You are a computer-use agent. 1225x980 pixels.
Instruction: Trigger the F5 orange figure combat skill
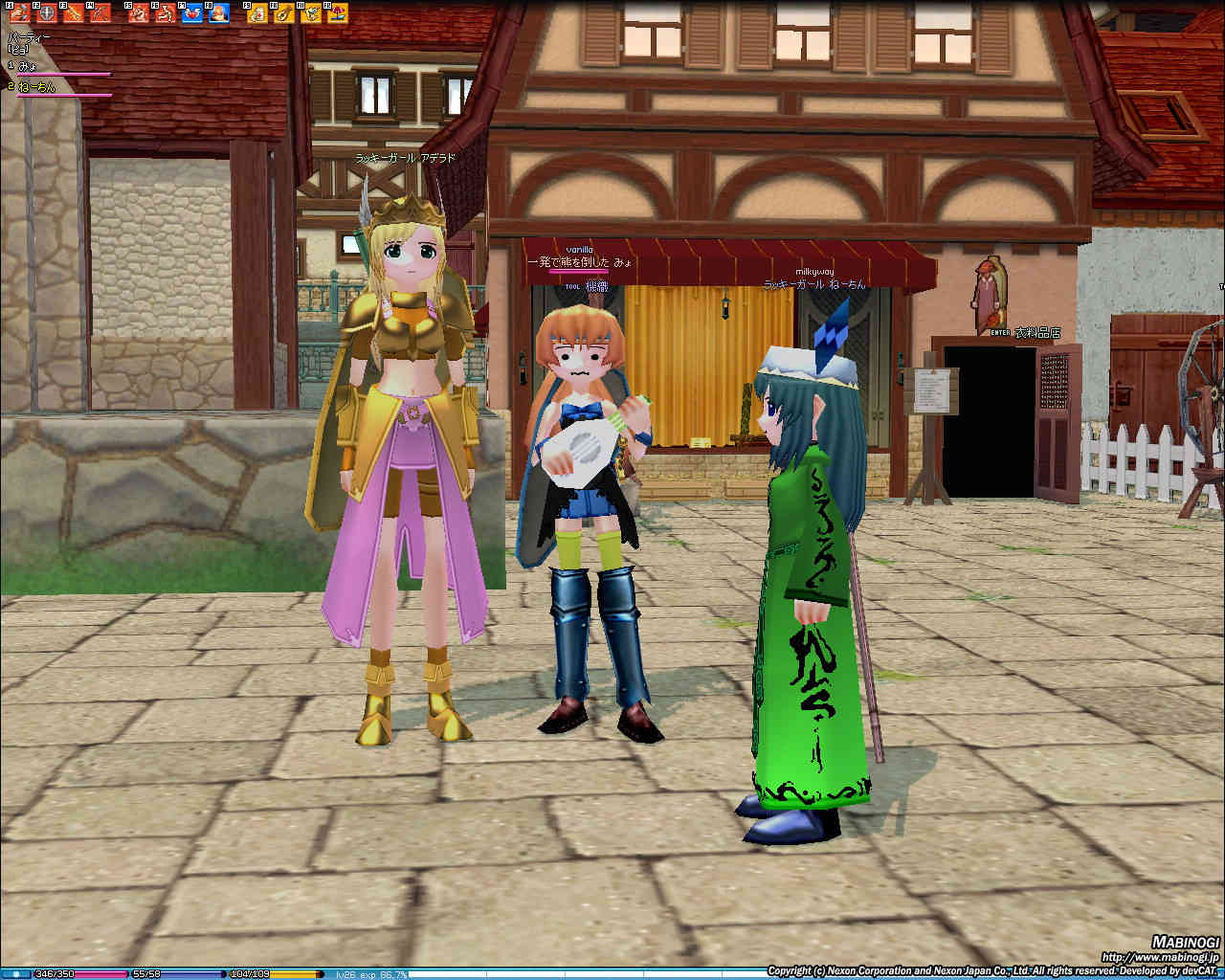click(x=139, y=13)
